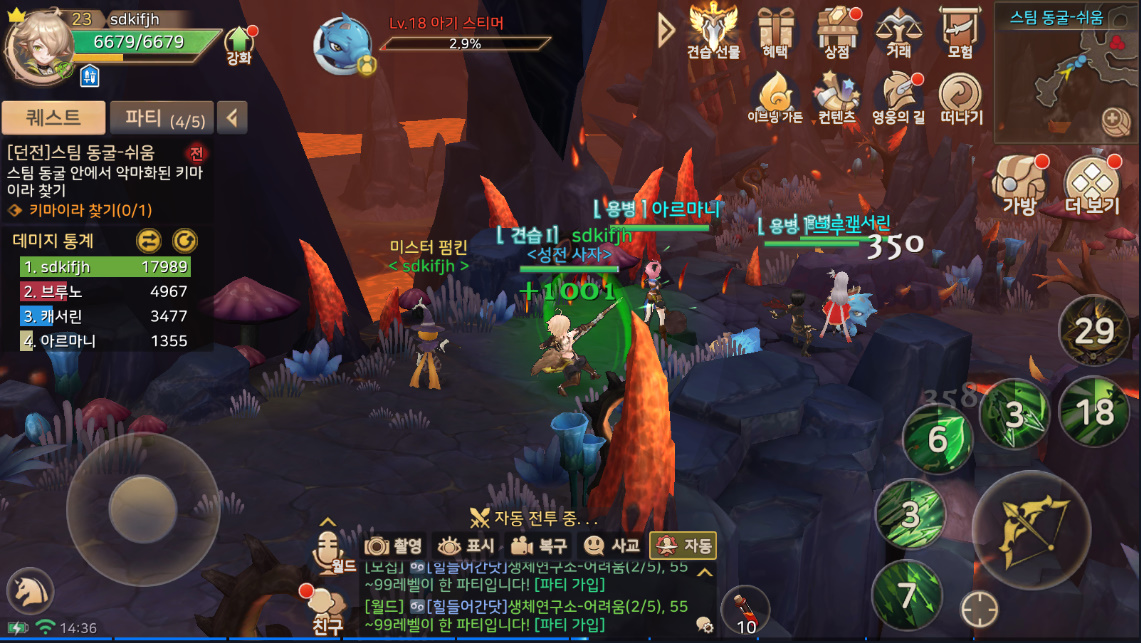Open the 파티 (4/5) tab
Screen dimensions: 1141x643
pos(163,118)
